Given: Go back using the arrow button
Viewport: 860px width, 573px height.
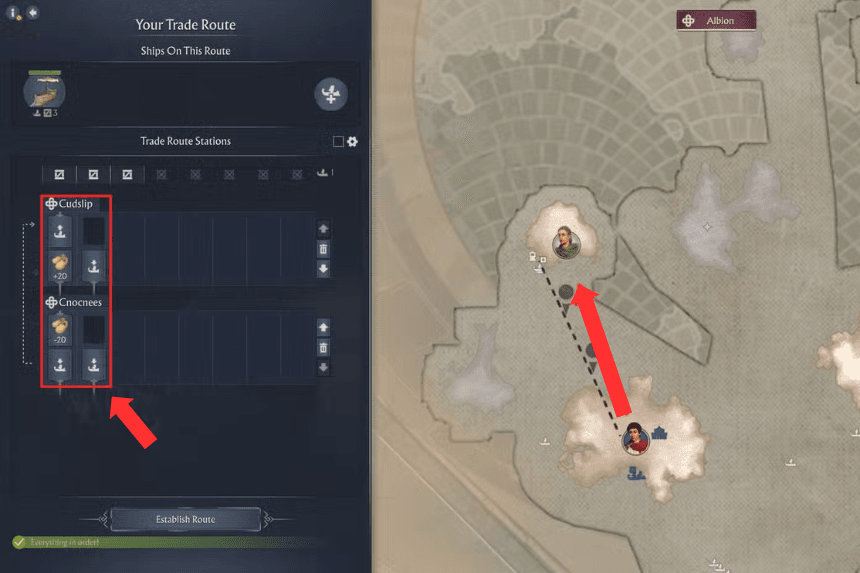Looking at the screenshot, I should (x=33, y=13).
